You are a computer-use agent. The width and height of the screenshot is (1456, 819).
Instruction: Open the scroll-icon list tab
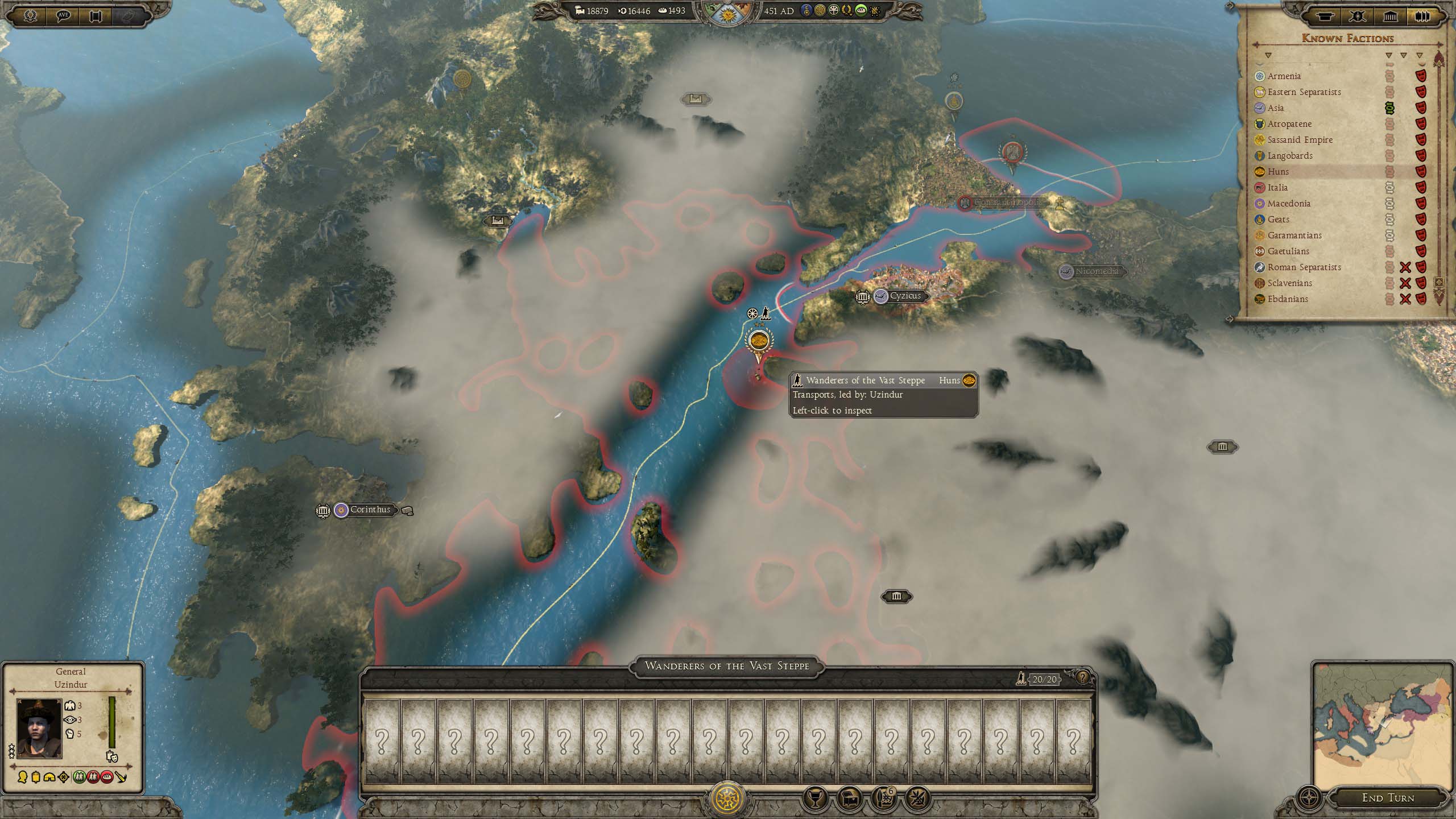pyautogui.click(x=1325, y=16)
